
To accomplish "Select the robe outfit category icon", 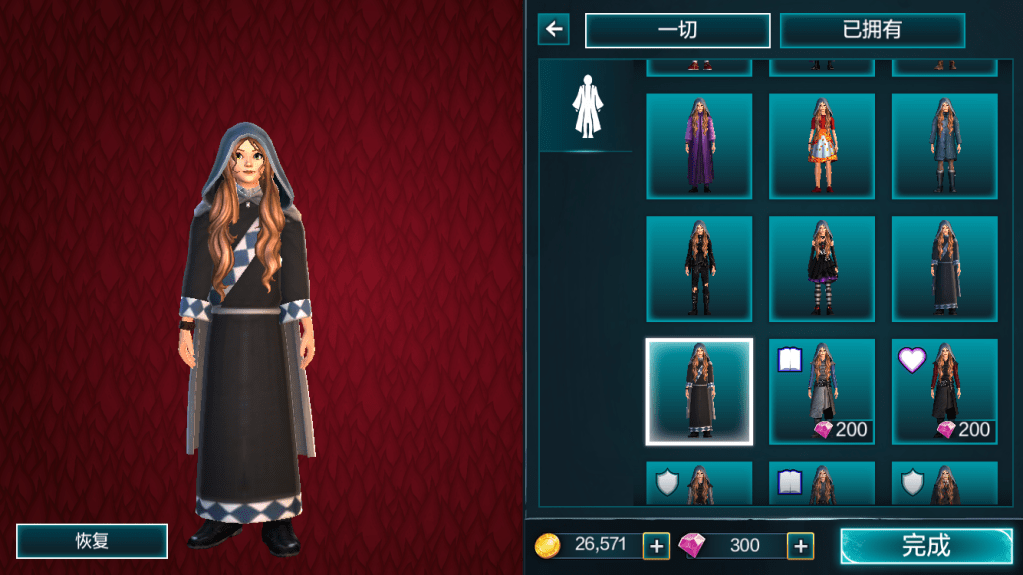I will (x=586, y=106).
